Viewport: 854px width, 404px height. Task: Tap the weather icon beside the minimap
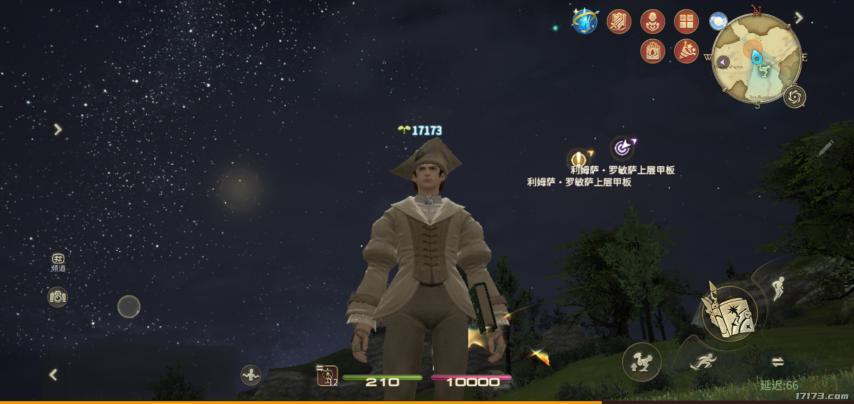click(x=718, y=21)
